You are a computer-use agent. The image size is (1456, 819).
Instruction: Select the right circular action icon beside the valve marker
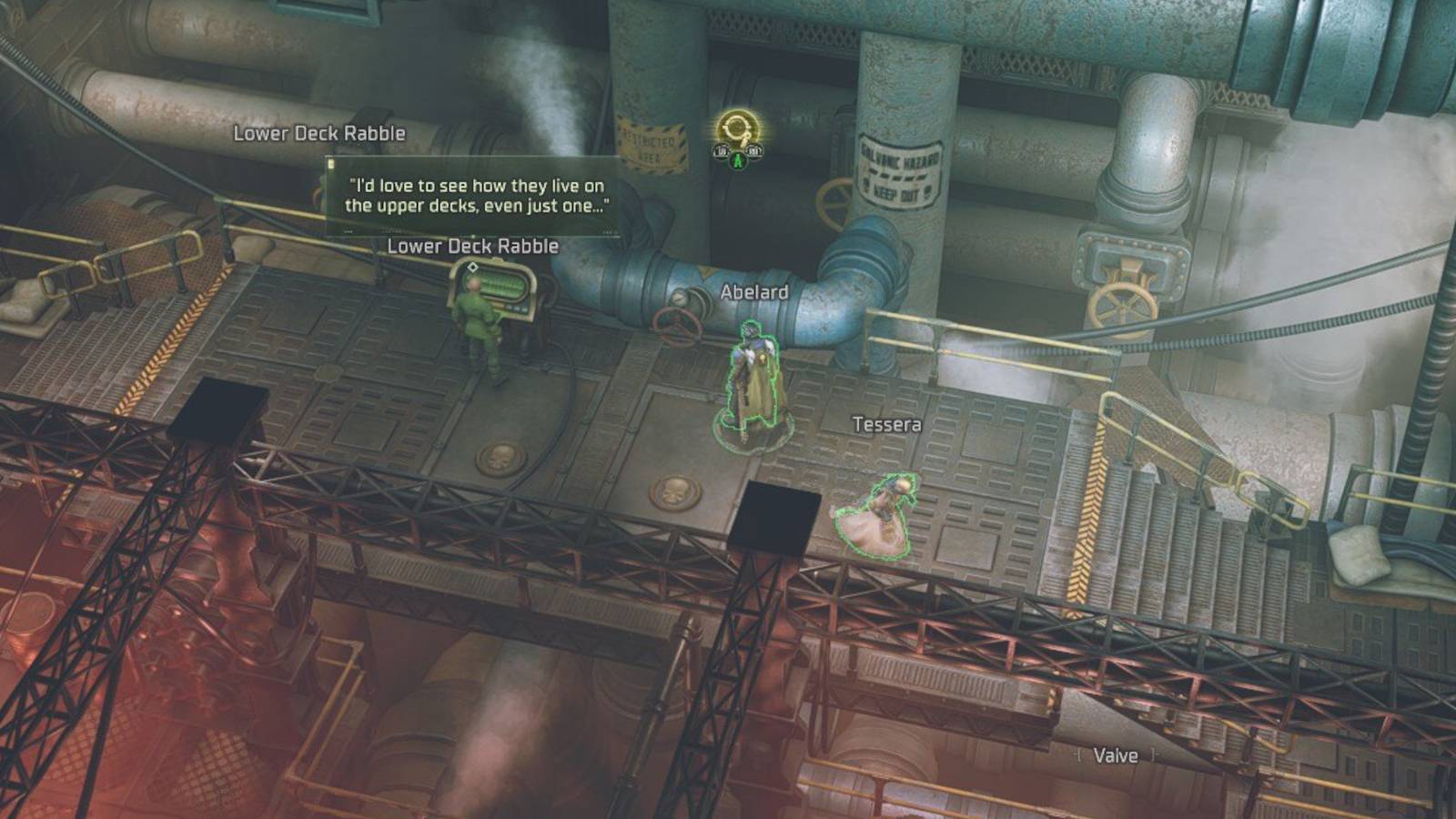click(x=753, y=150)
